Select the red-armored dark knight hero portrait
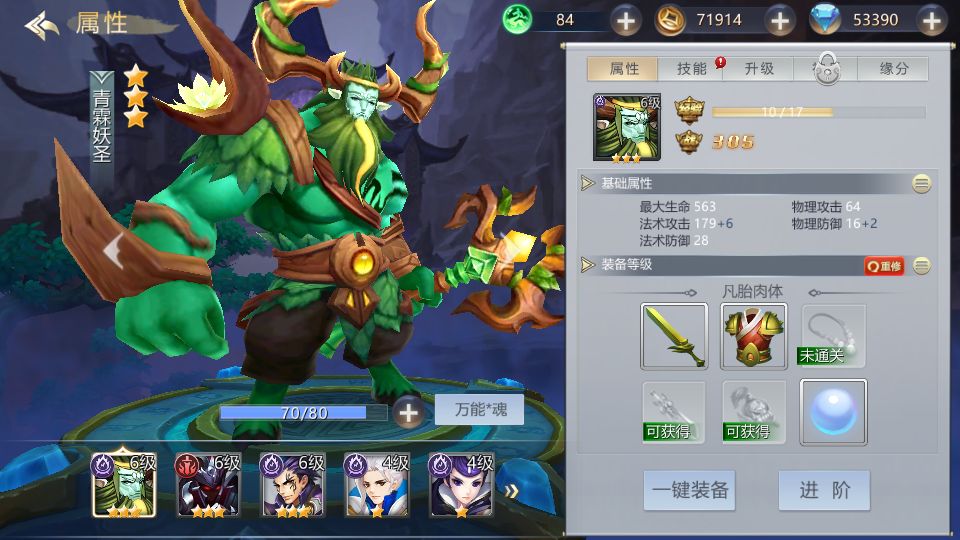The width and height of the screenshot is (960, 540). [x=207, y=484]
